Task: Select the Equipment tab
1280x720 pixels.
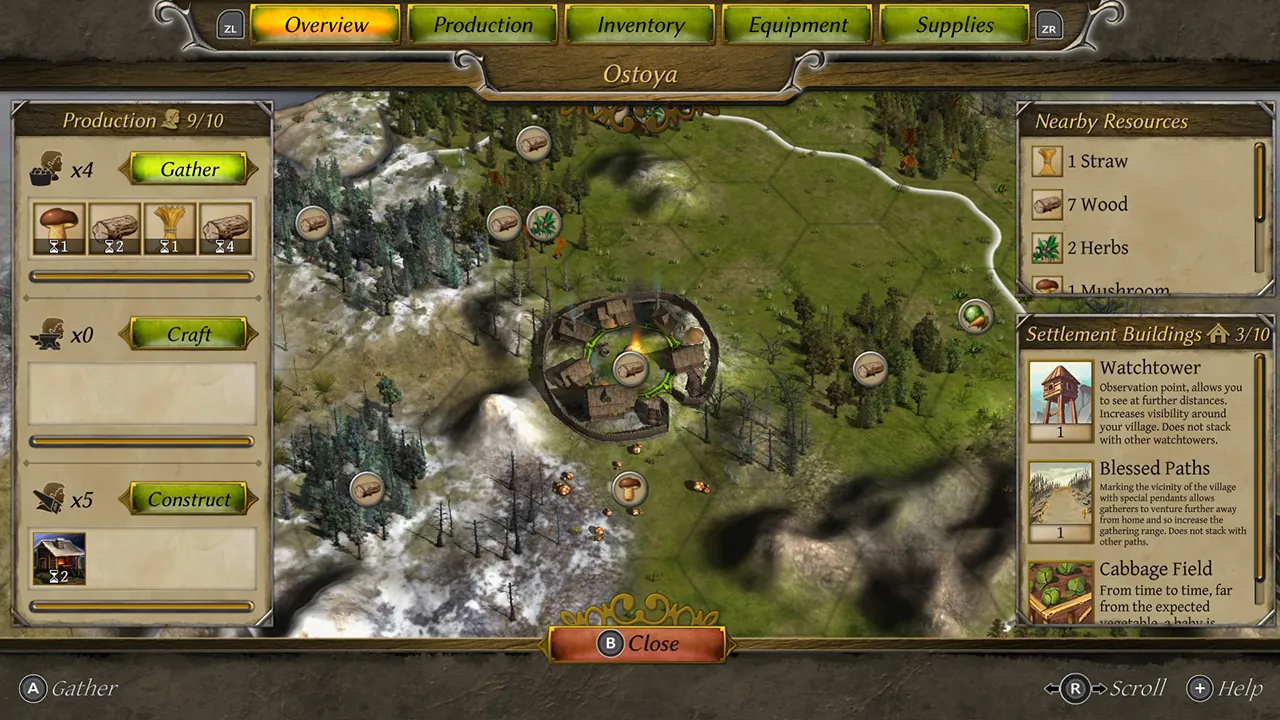Action: (797, 25)
